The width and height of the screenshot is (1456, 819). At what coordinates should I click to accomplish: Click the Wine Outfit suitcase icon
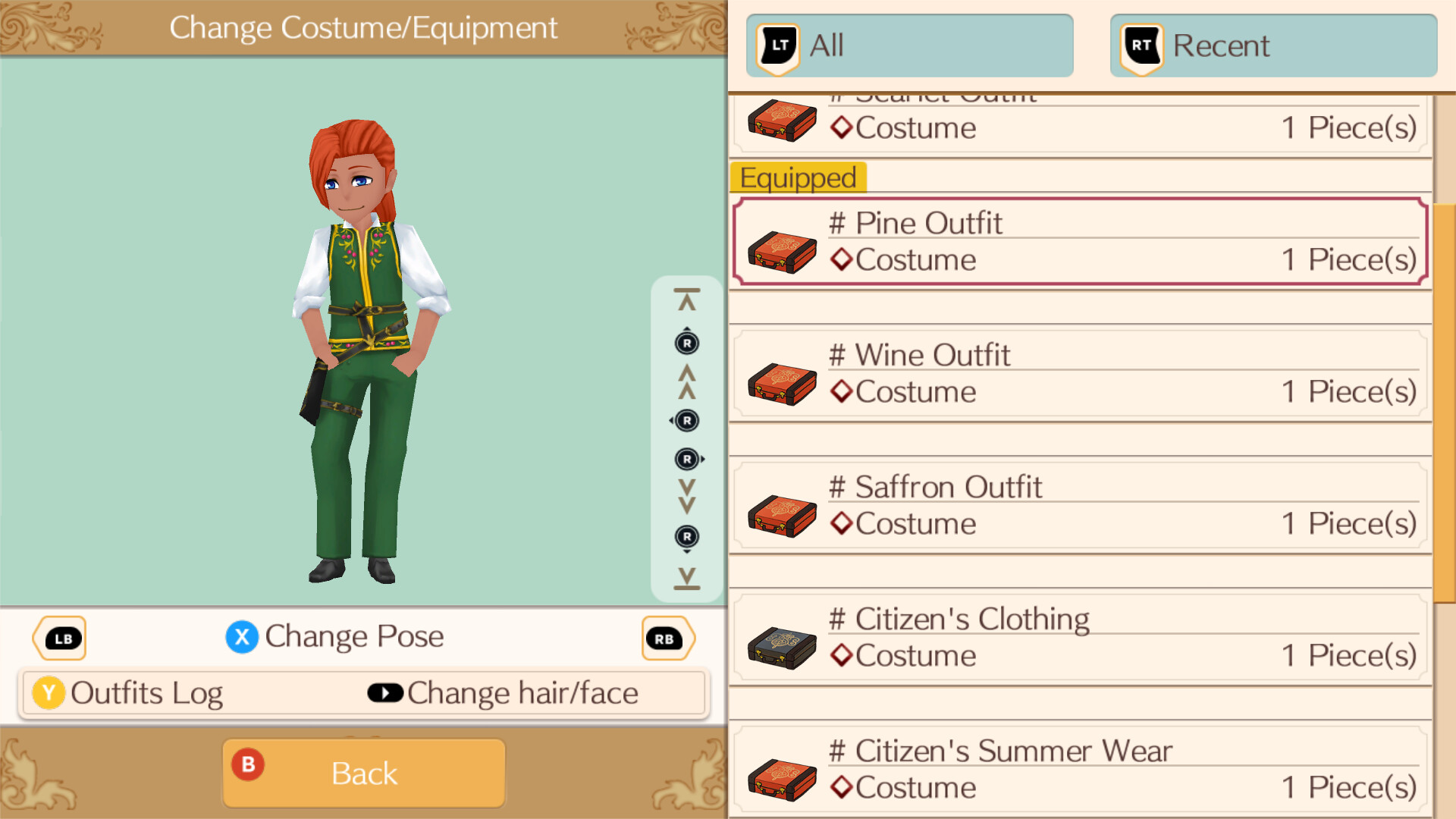click(782, 383)
